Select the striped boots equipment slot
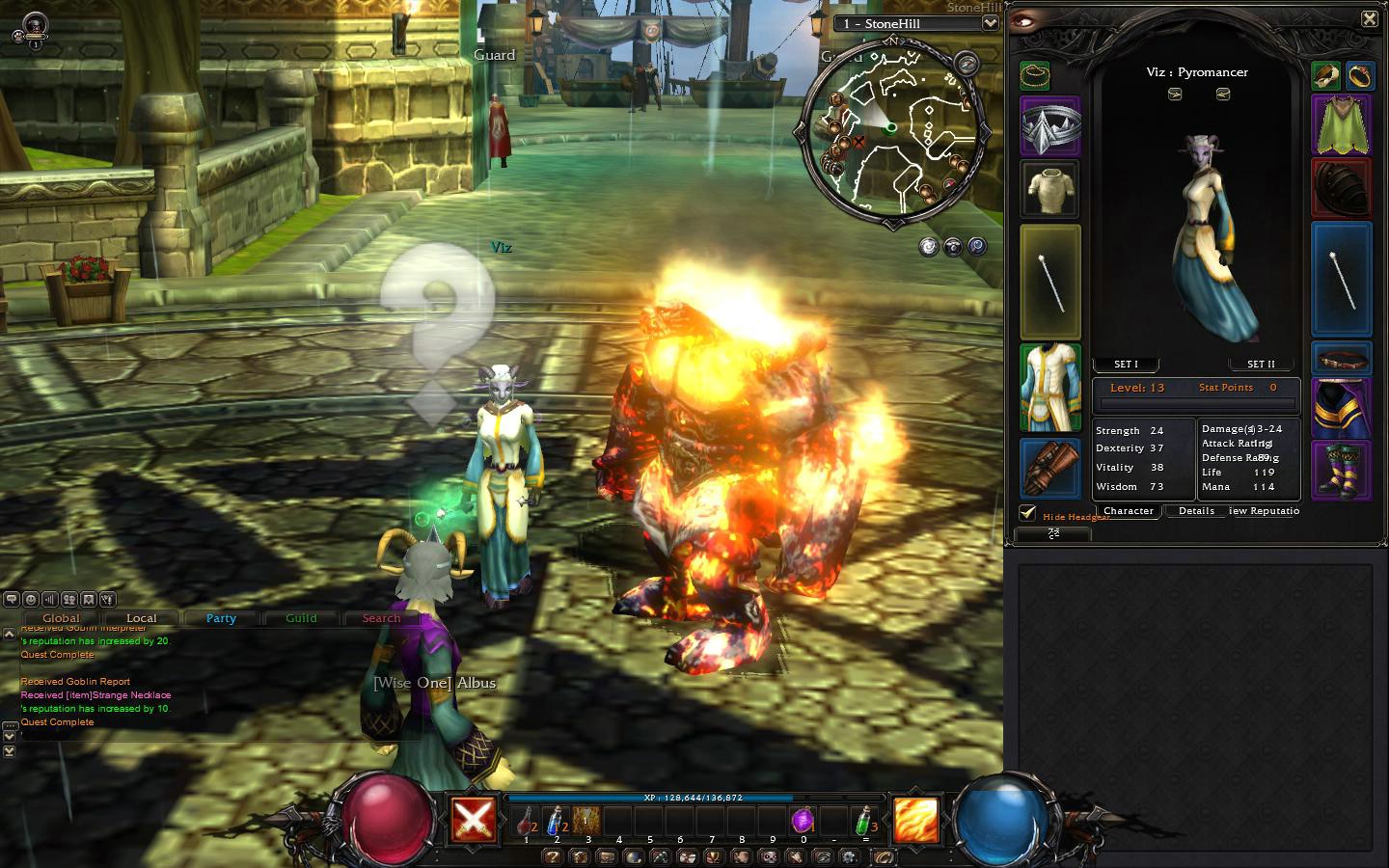This screenshot has width=1389, height=868. coord(1341,470)
